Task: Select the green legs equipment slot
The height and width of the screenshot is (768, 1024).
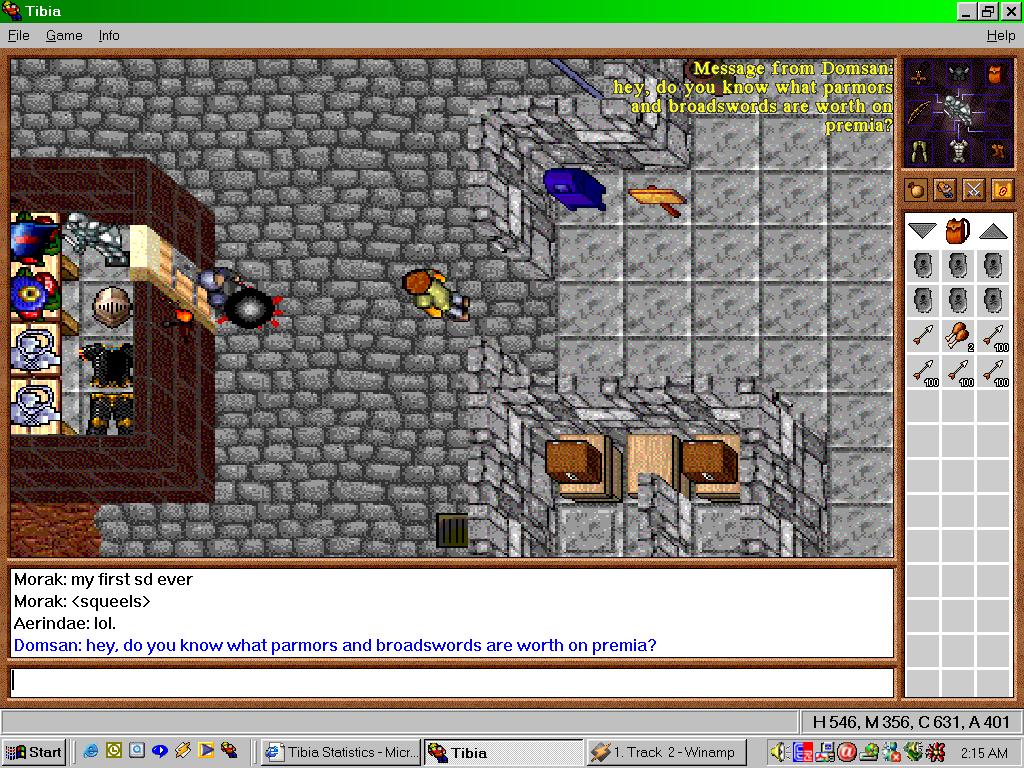Action: (x=920, y=151)
